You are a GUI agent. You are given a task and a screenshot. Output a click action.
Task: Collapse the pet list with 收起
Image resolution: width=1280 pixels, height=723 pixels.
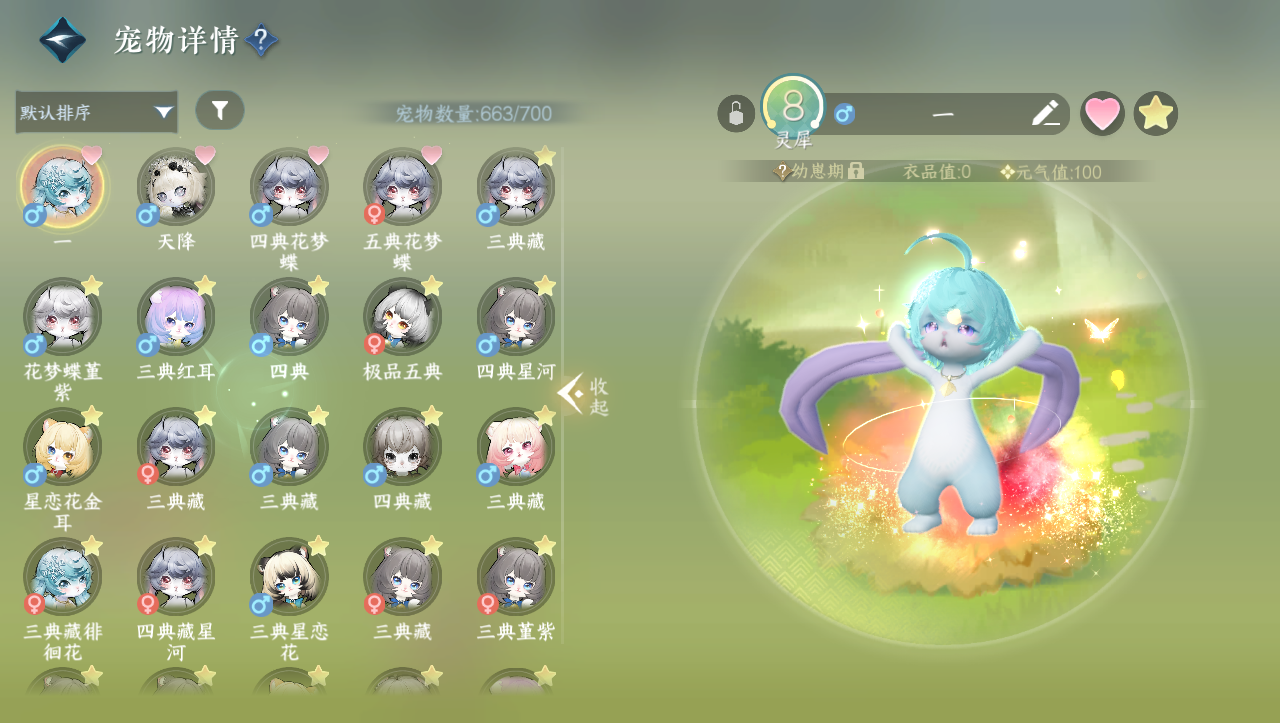click(x=584, y=396)
